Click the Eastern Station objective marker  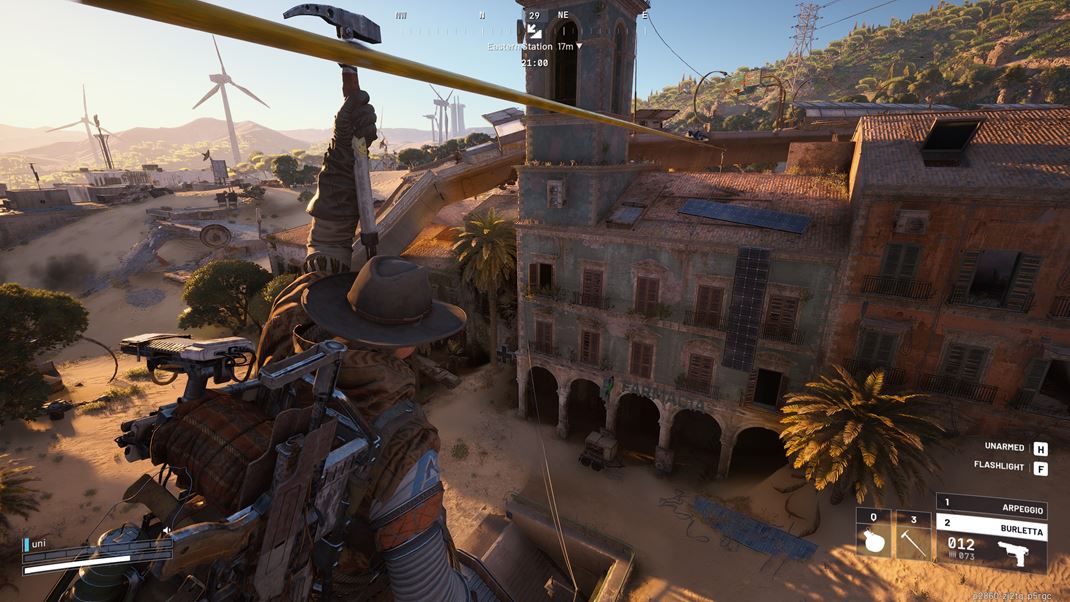point(534,33)
